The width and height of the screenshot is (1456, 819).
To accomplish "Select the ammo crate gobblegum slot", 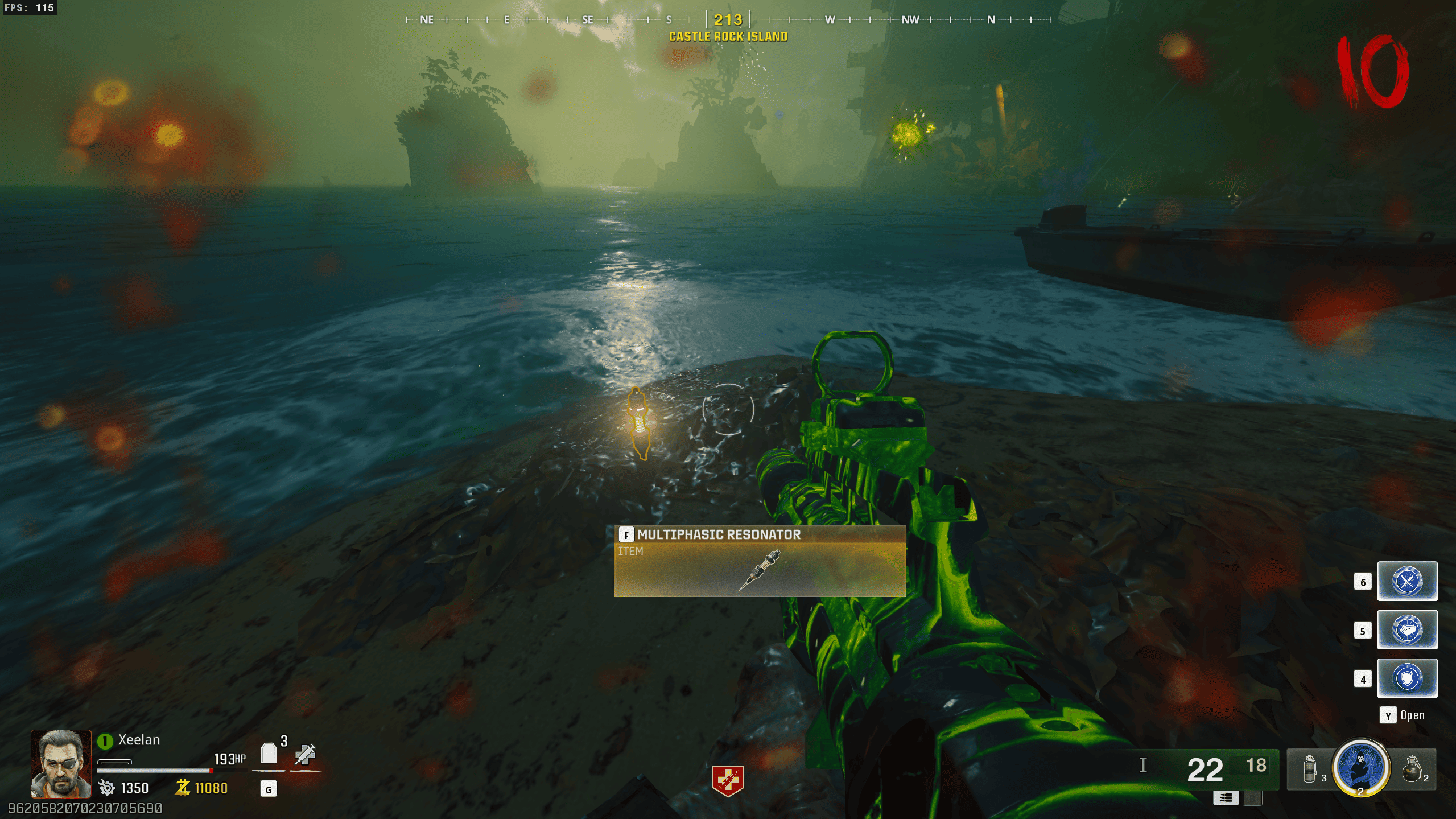I will [1406, 629].
